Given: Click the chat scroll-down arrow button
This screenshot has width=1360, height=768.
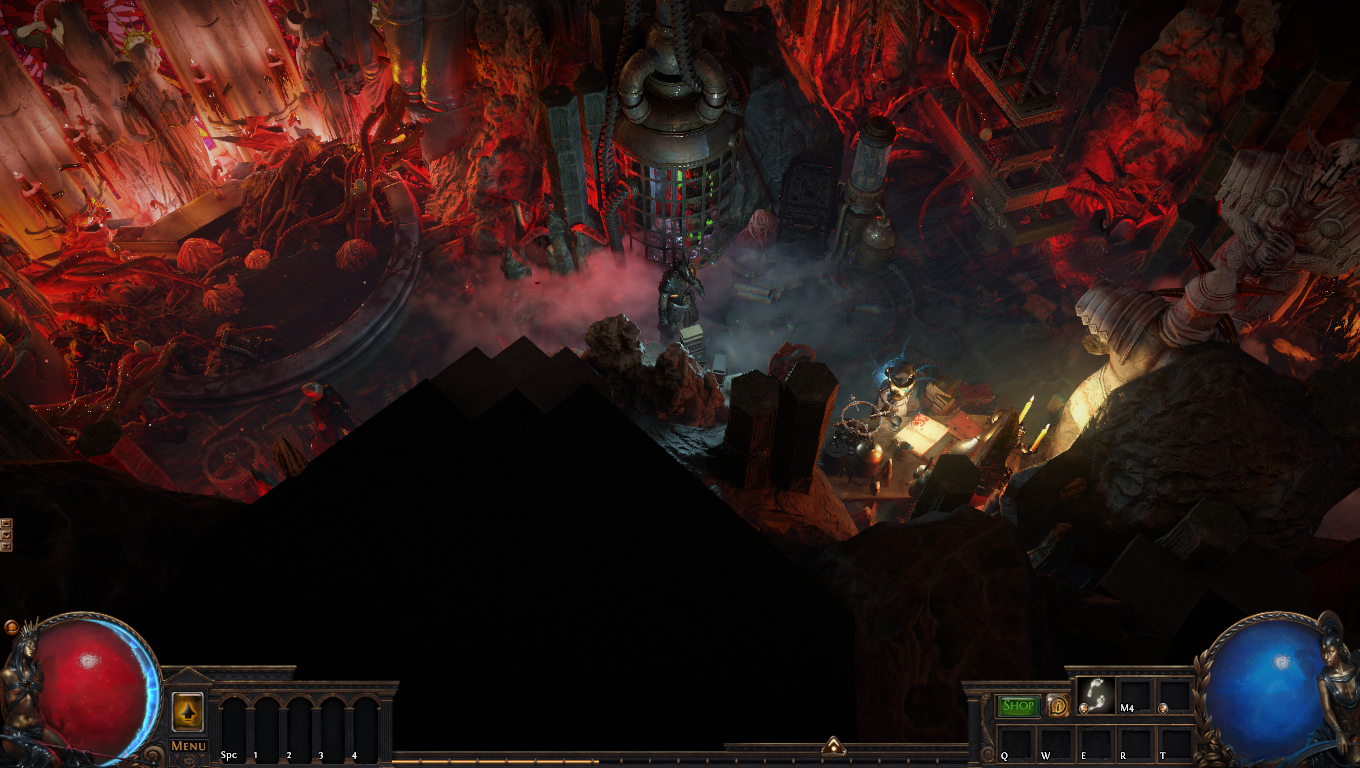Looking at the screenshot, I should click(6, 535).
